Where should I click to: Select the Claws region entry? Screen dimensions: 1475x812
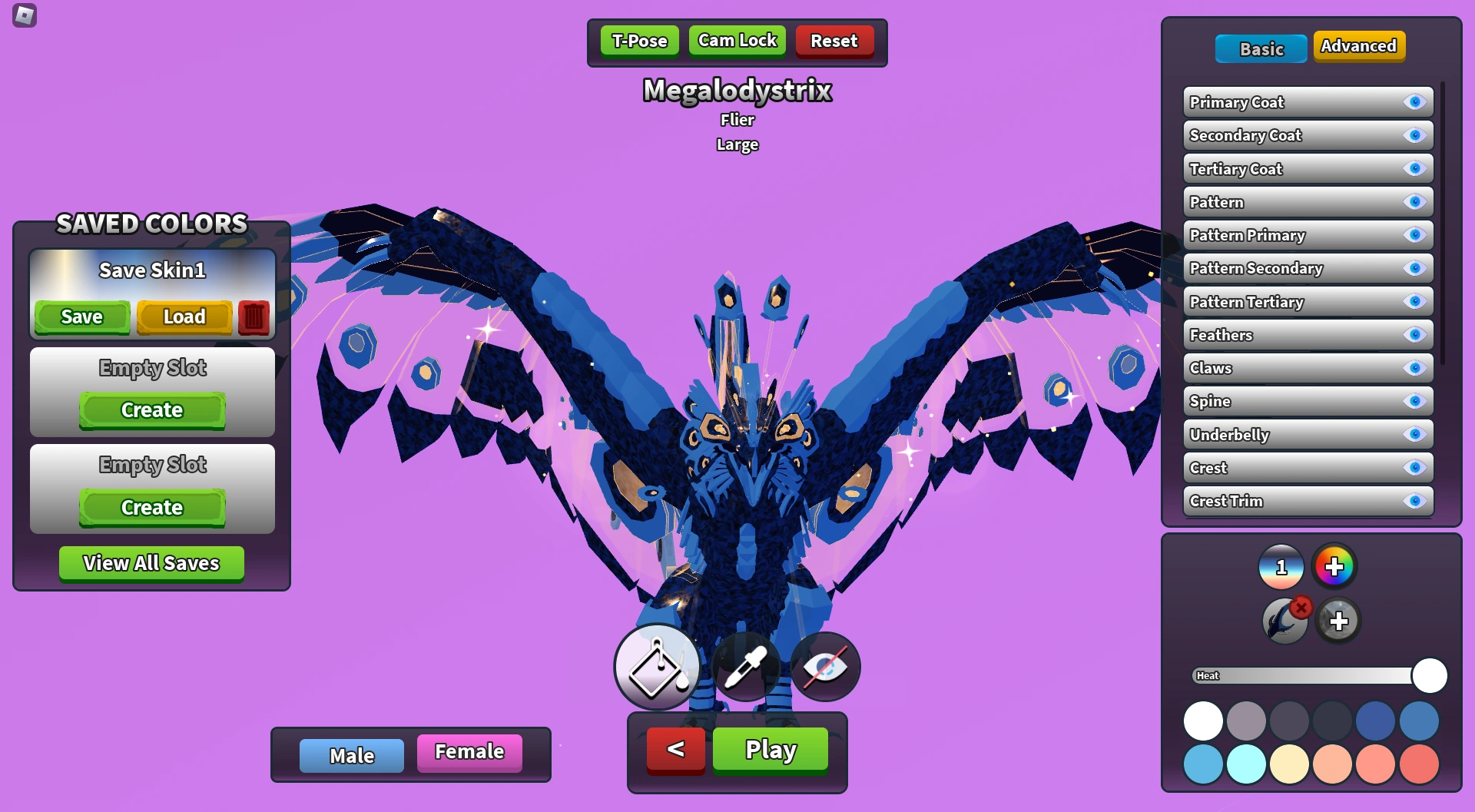click(x=1275, y=368)
